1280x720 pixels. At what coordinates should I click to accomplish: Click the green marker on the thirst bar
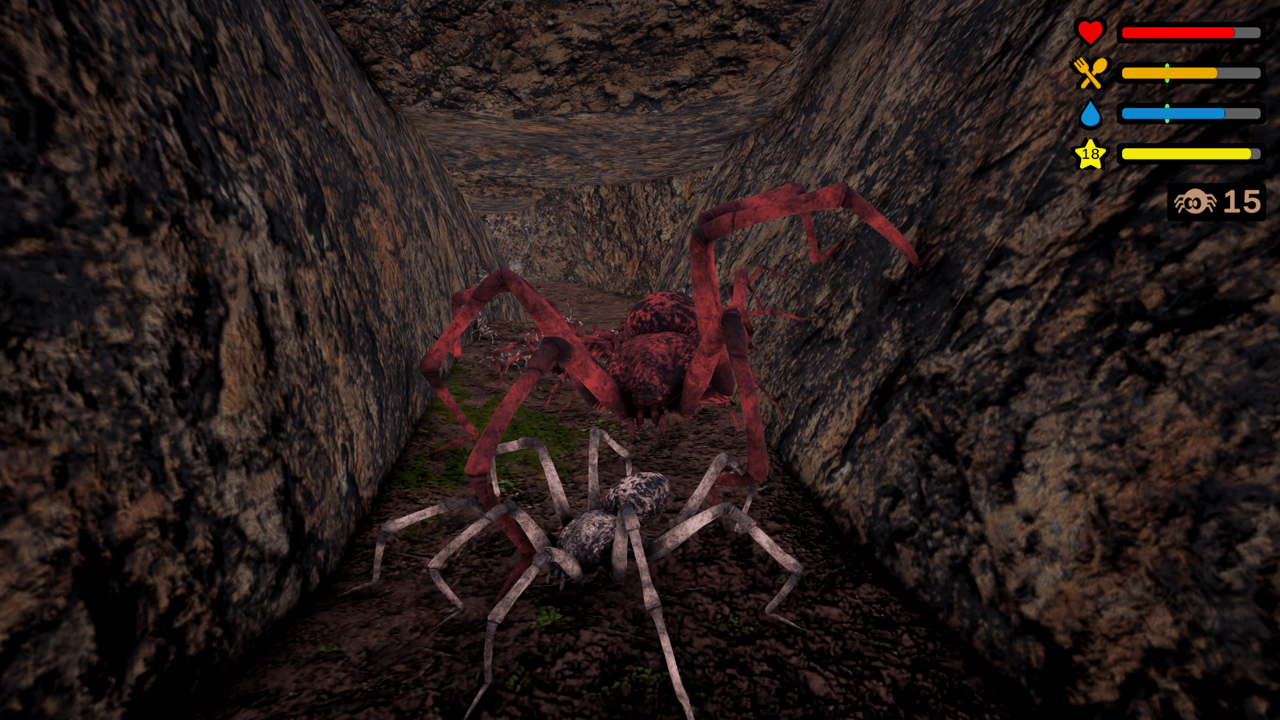(1166, 113)
